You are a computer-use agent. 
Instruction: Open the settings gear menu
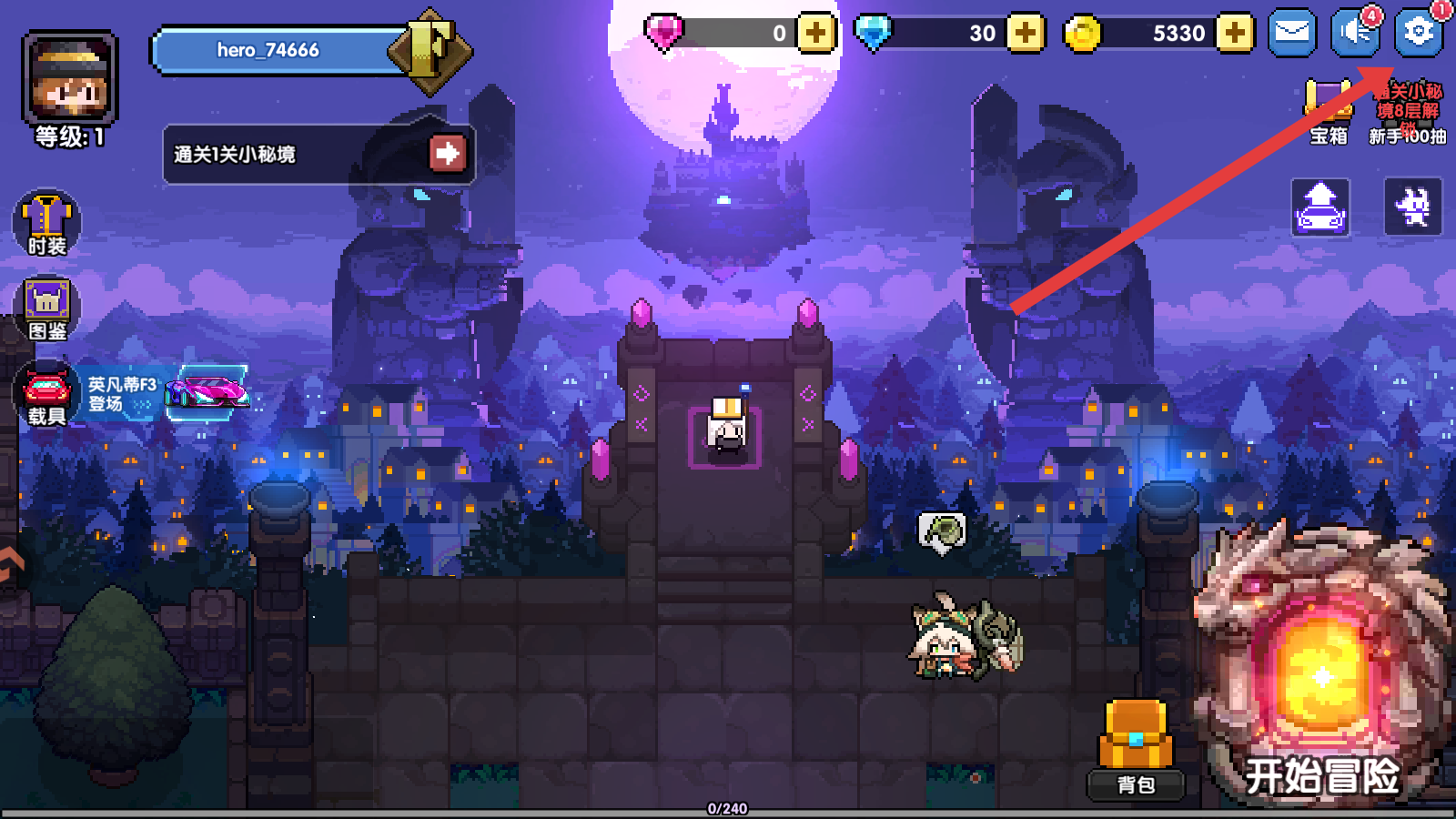(1418, 34)
